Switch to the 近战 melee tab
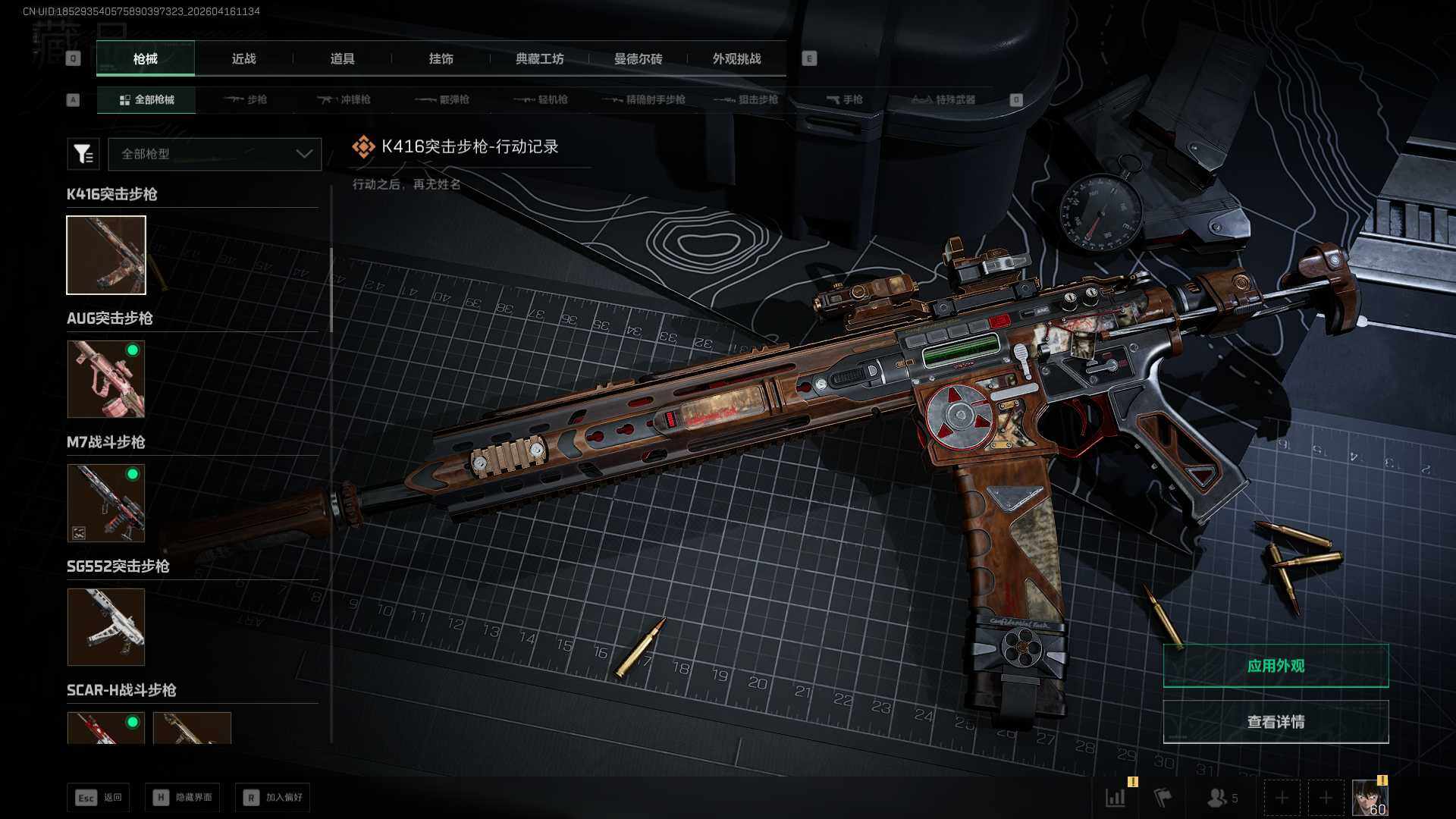 click(x=243, y=58)
